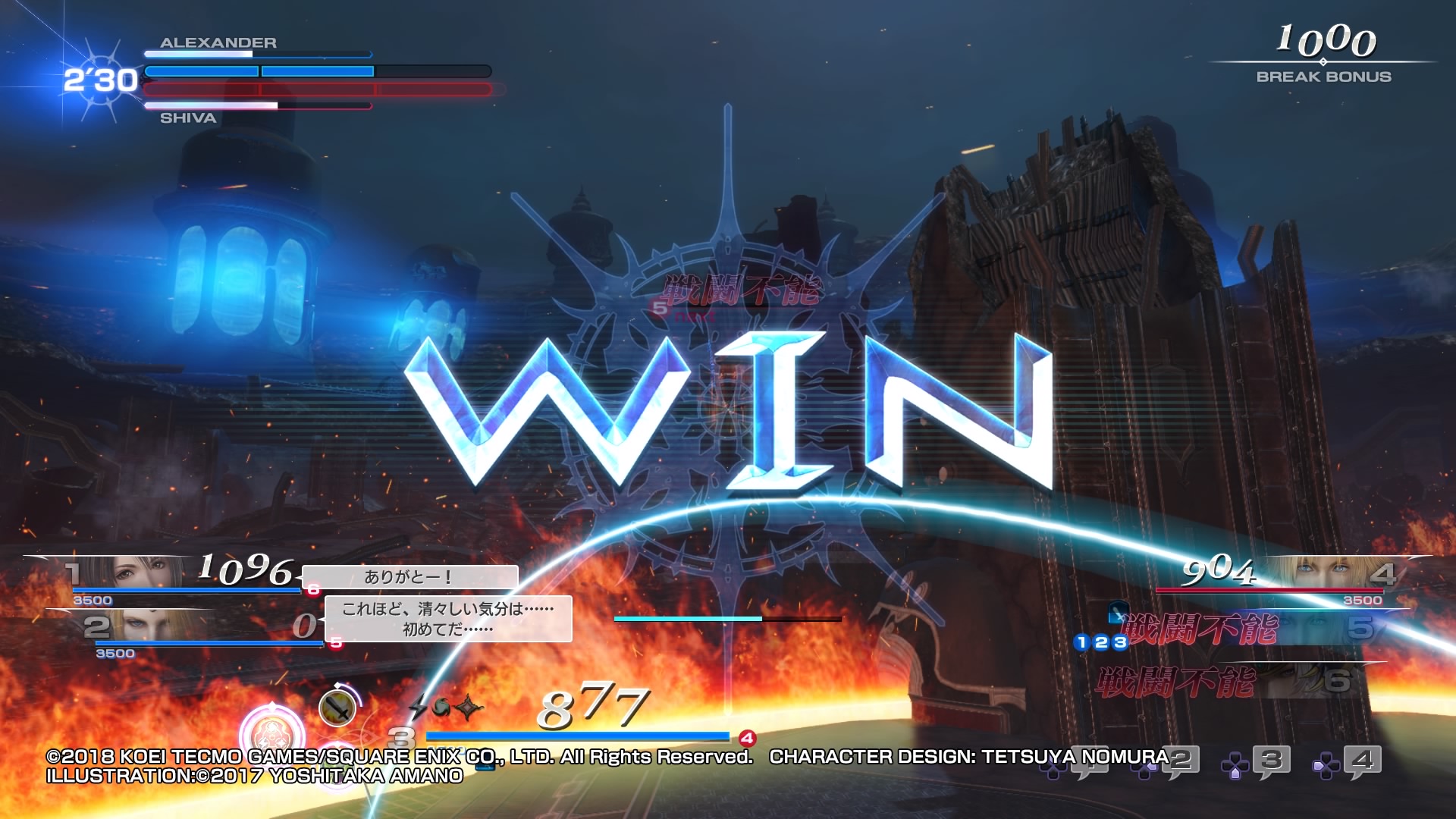Click the "ありがとー！" chat bubble
The image size is (1456, 819).
409,577
